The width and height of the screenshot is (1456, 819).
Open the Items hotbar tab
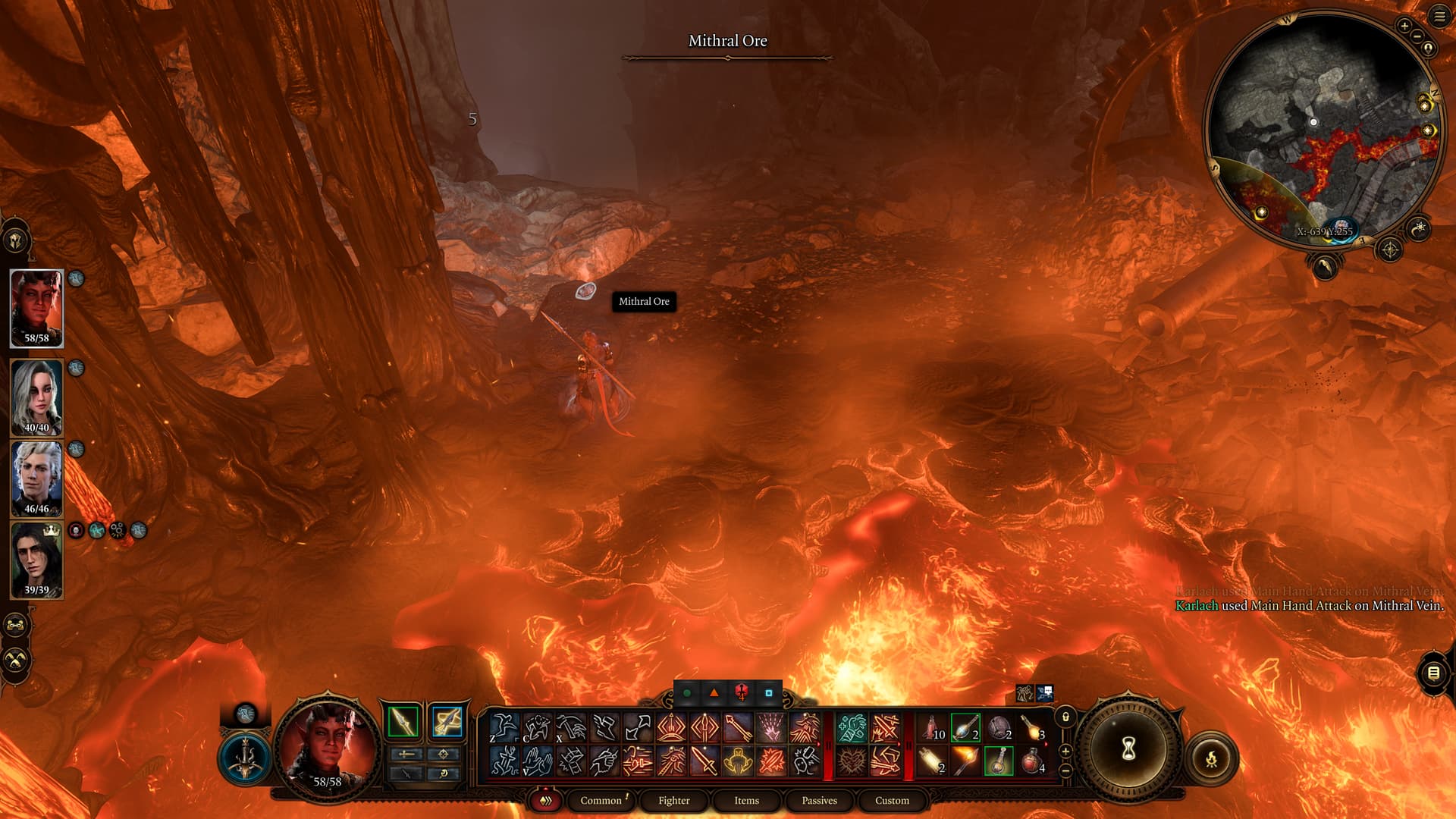coord(746,800)
